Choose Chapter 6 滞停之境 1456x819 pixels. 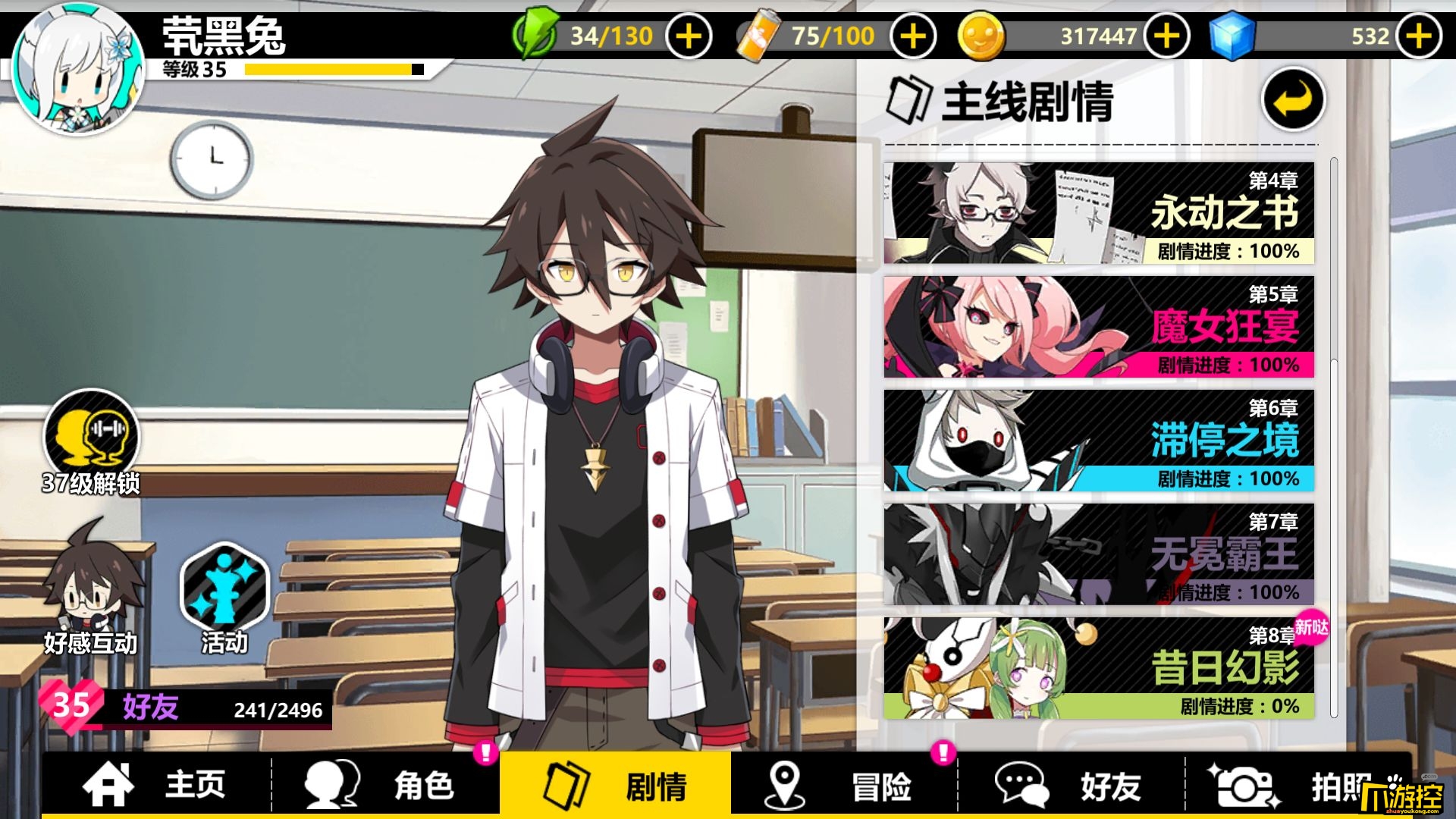coord(1099,441)
